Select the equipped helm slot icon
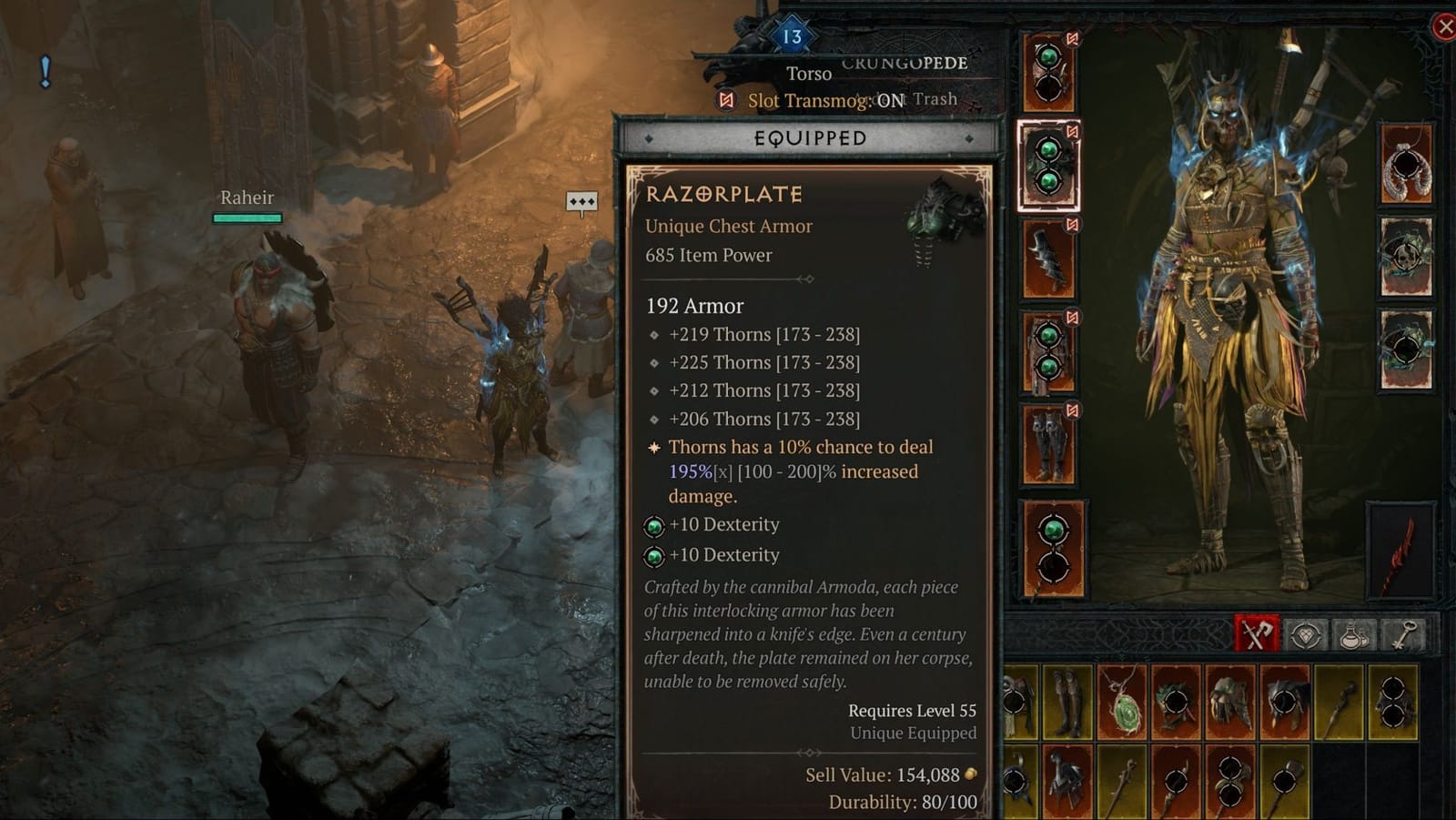The width and height of the screenshot is (1456, 820). coord(1048,73)
